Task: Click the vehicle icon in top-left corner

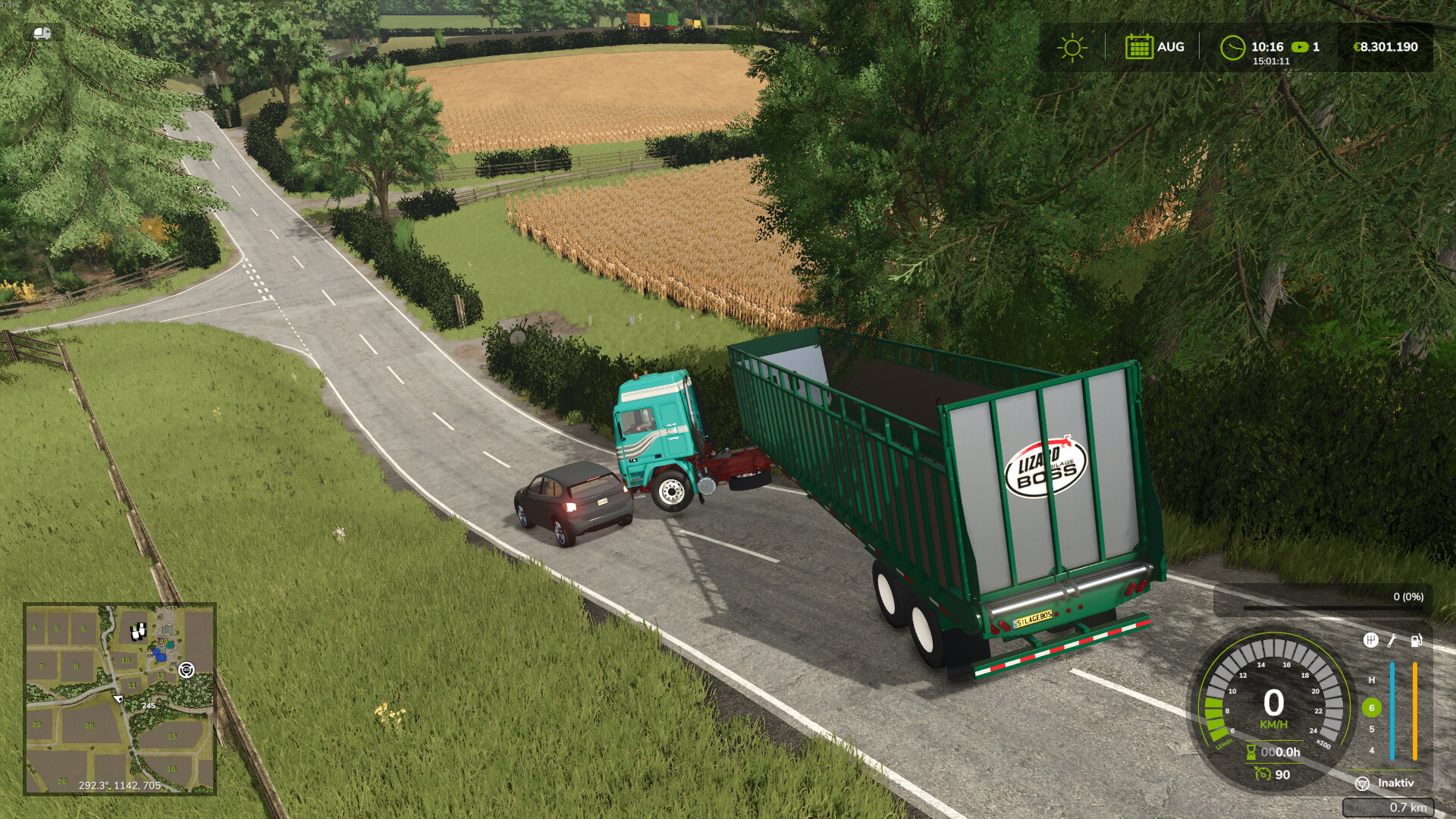Action: 42,33
